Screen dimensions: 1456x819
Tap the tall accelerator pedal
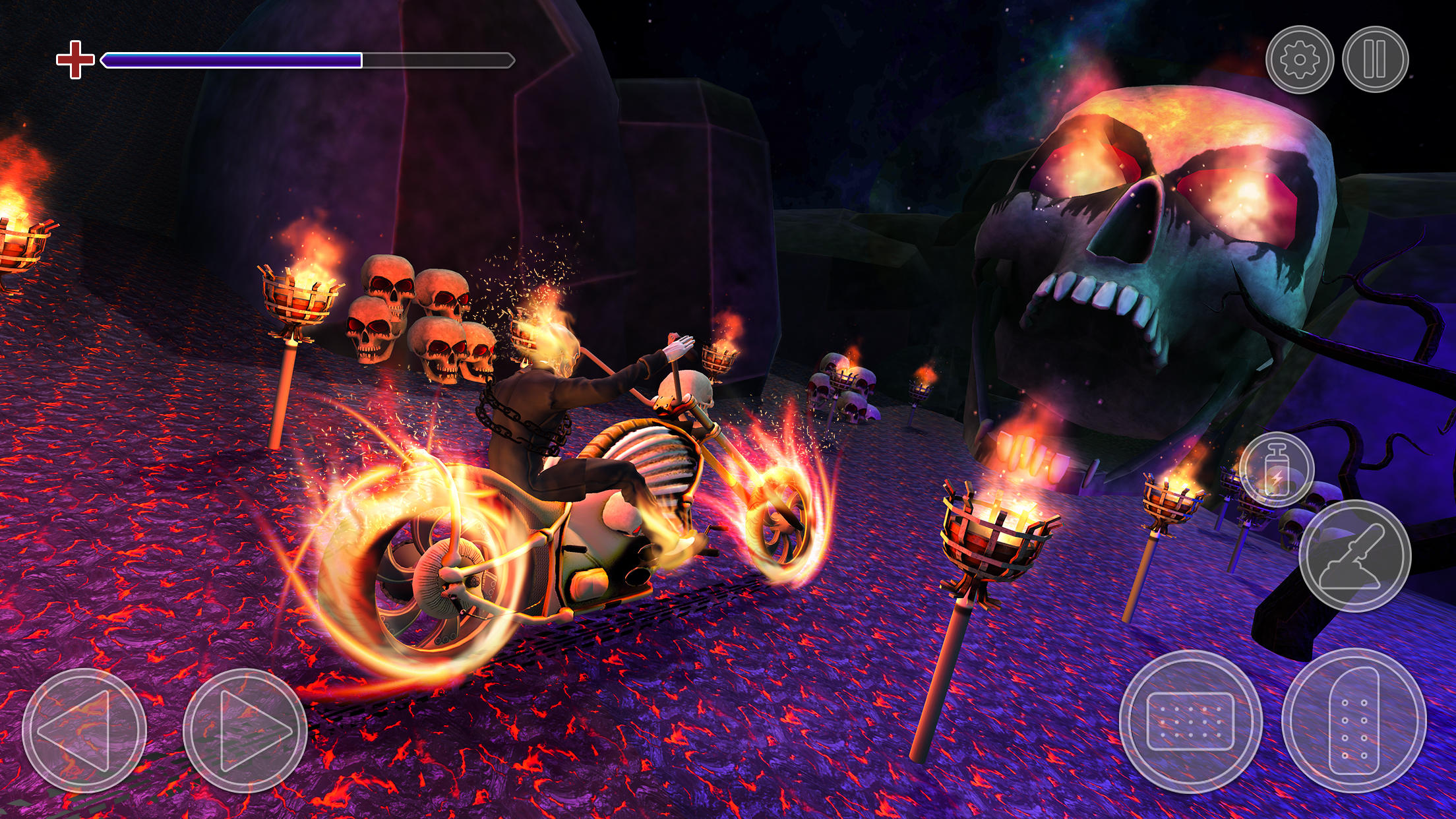pos(1354,721)
